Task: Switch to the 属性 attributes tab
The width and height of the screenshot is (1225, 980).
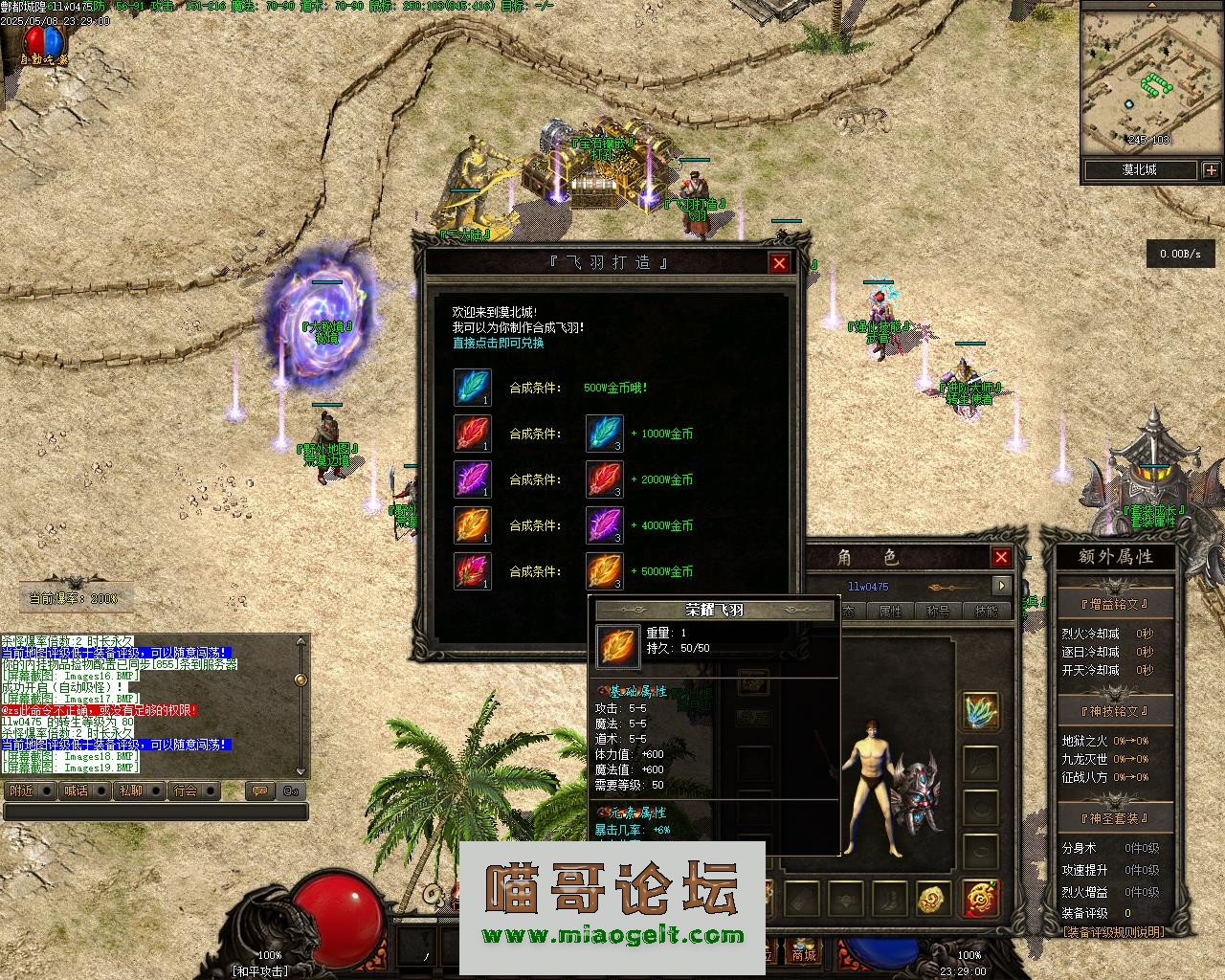Action: (x=890, y=611)
